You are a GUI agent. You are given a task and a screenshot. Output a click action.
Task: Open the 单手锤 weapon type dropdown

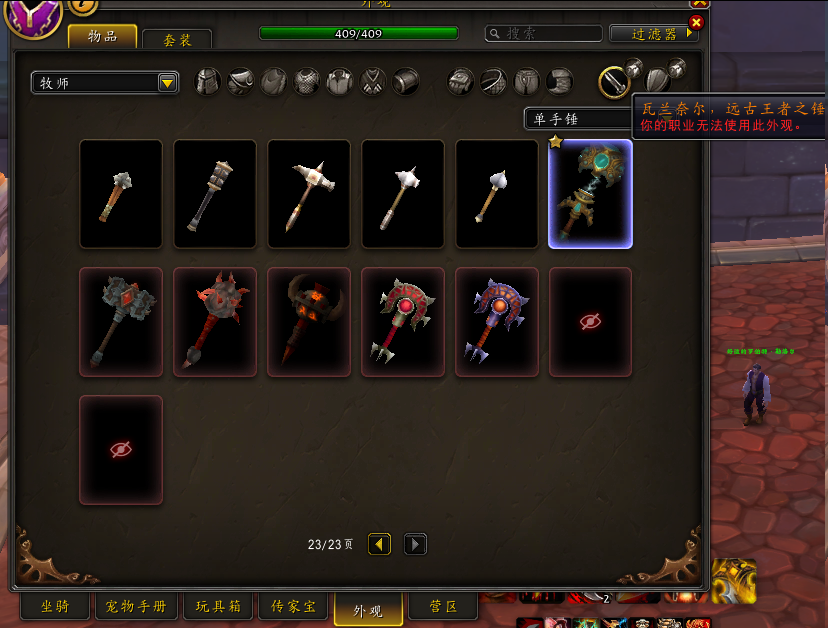click(576, 119)
